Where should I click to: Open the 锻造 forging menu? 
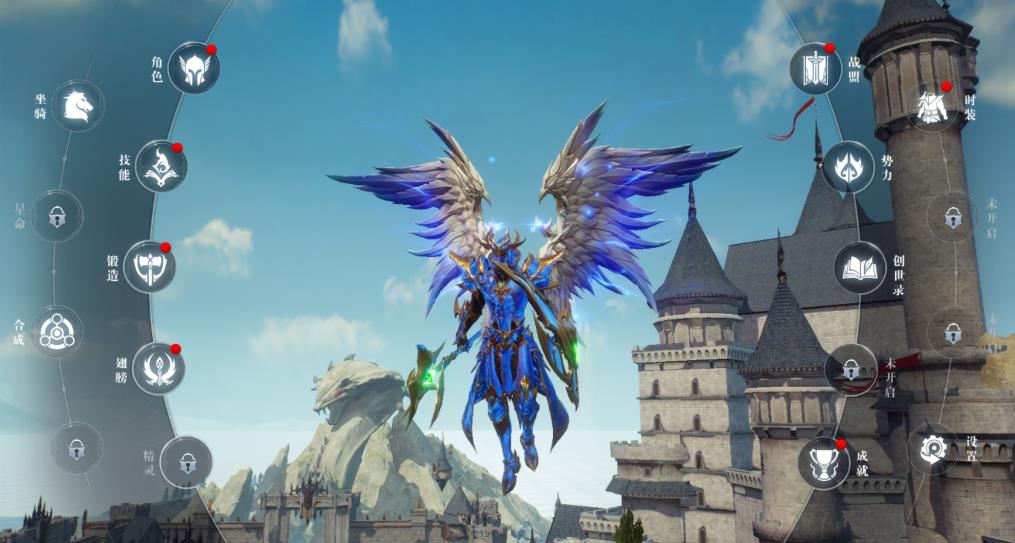click(x=149, y=266)
